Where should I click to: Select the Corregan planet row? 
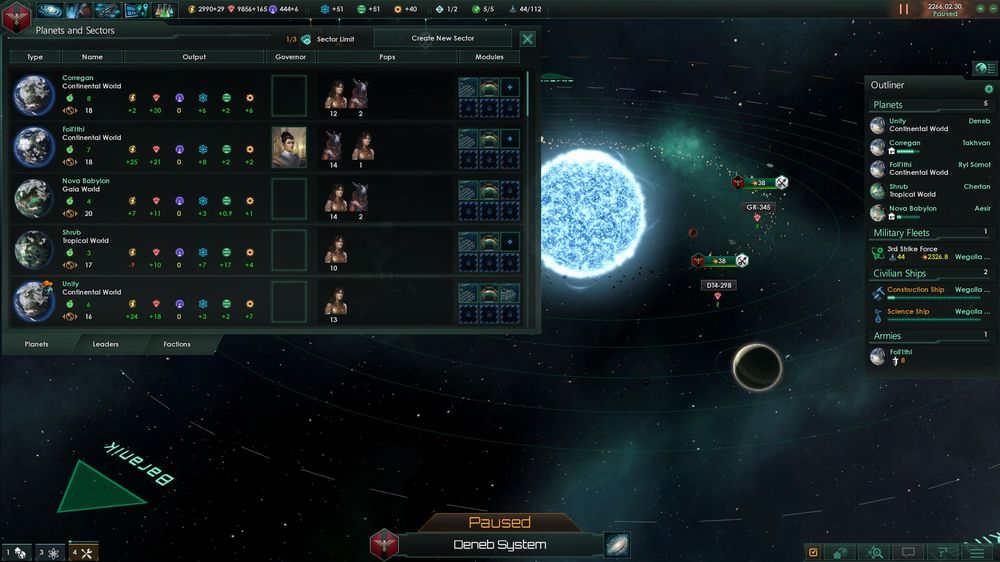pos(140,94)
